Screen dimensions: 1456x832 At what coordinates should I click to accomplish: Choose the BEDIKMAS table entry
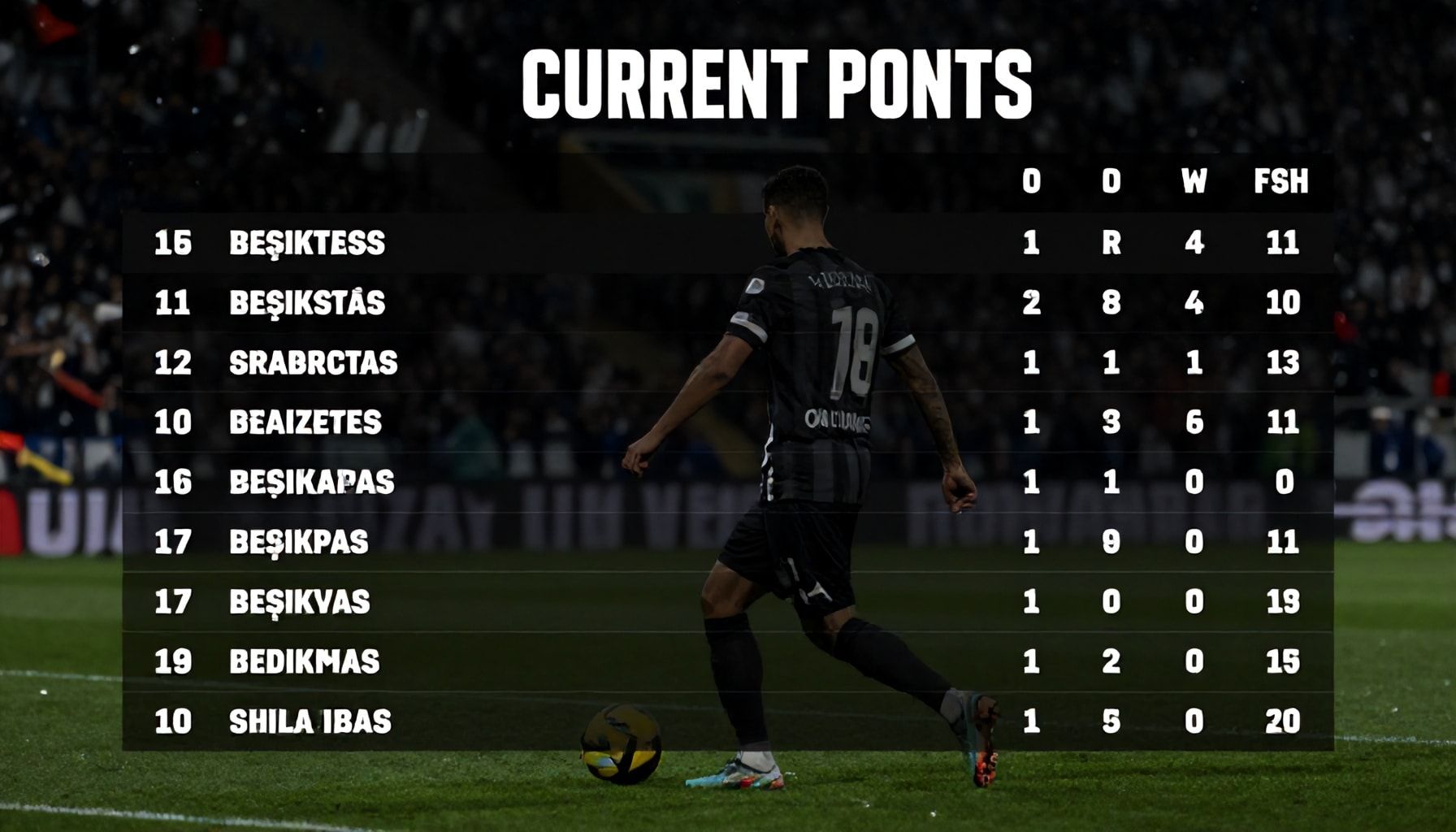click(305, 662)
